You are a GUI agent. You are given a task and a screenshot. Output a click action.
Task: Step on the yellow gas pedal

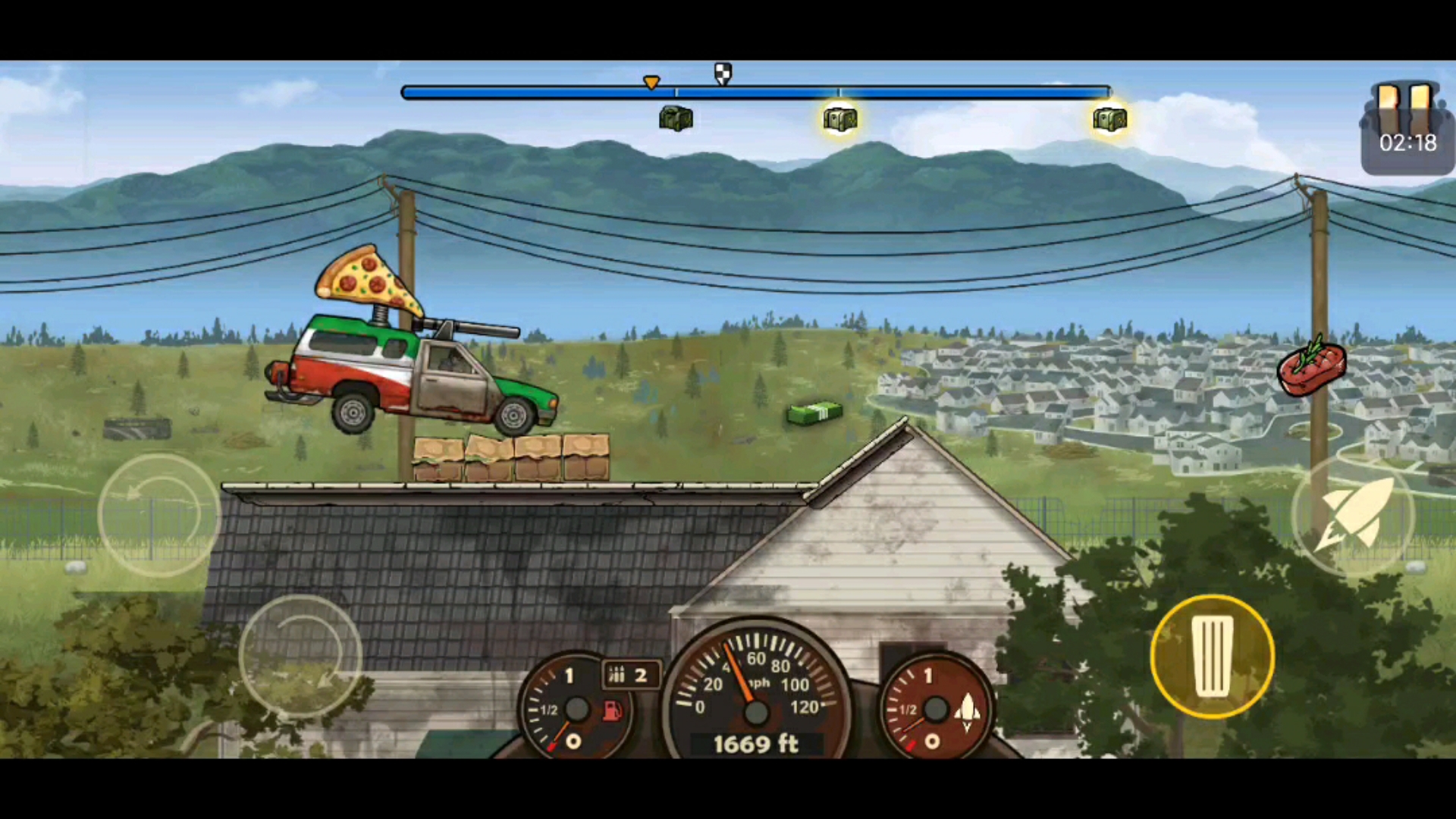1212,657
